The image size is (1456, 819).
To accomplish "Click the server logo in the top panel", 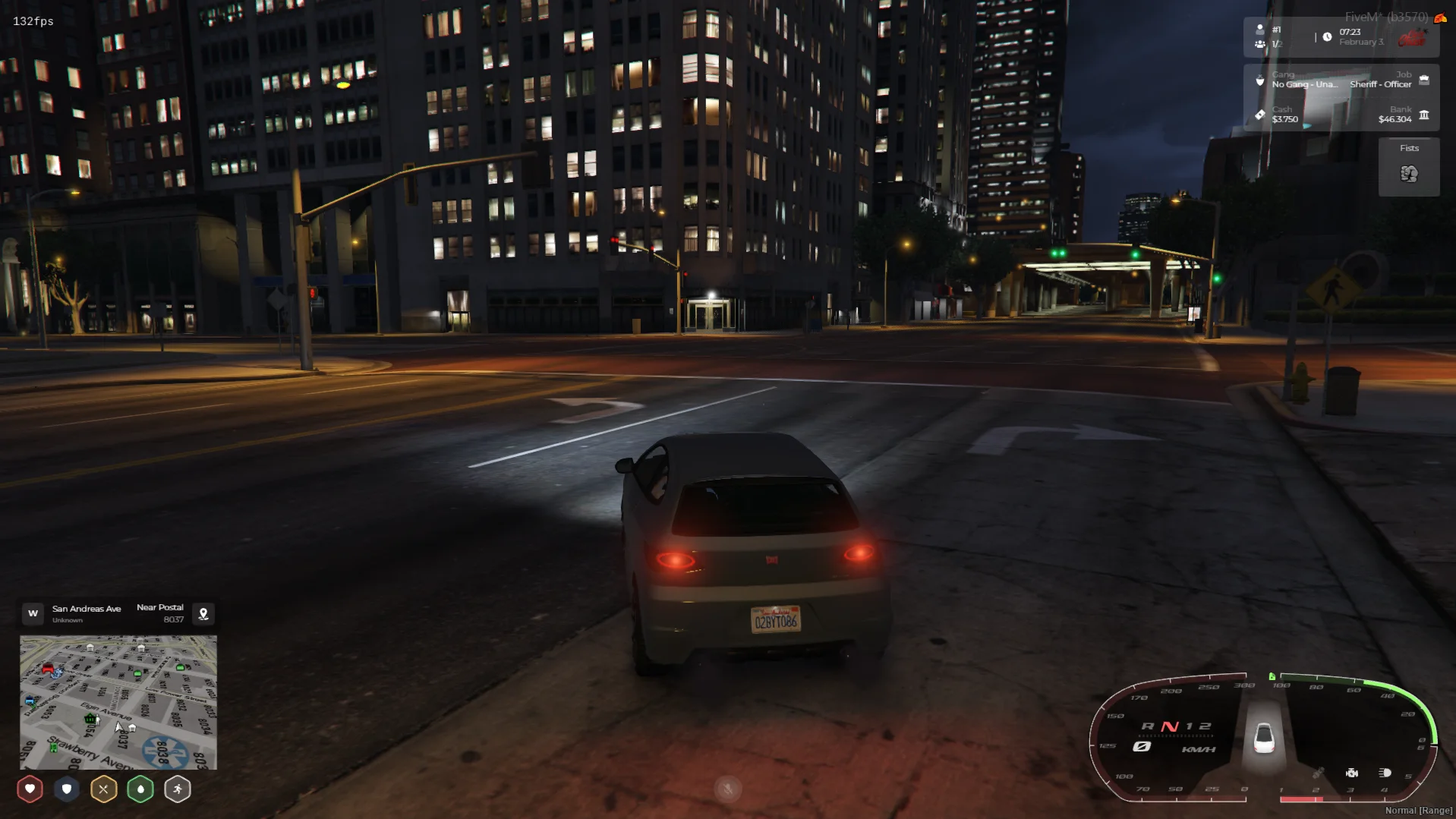I will point(1413,37).
